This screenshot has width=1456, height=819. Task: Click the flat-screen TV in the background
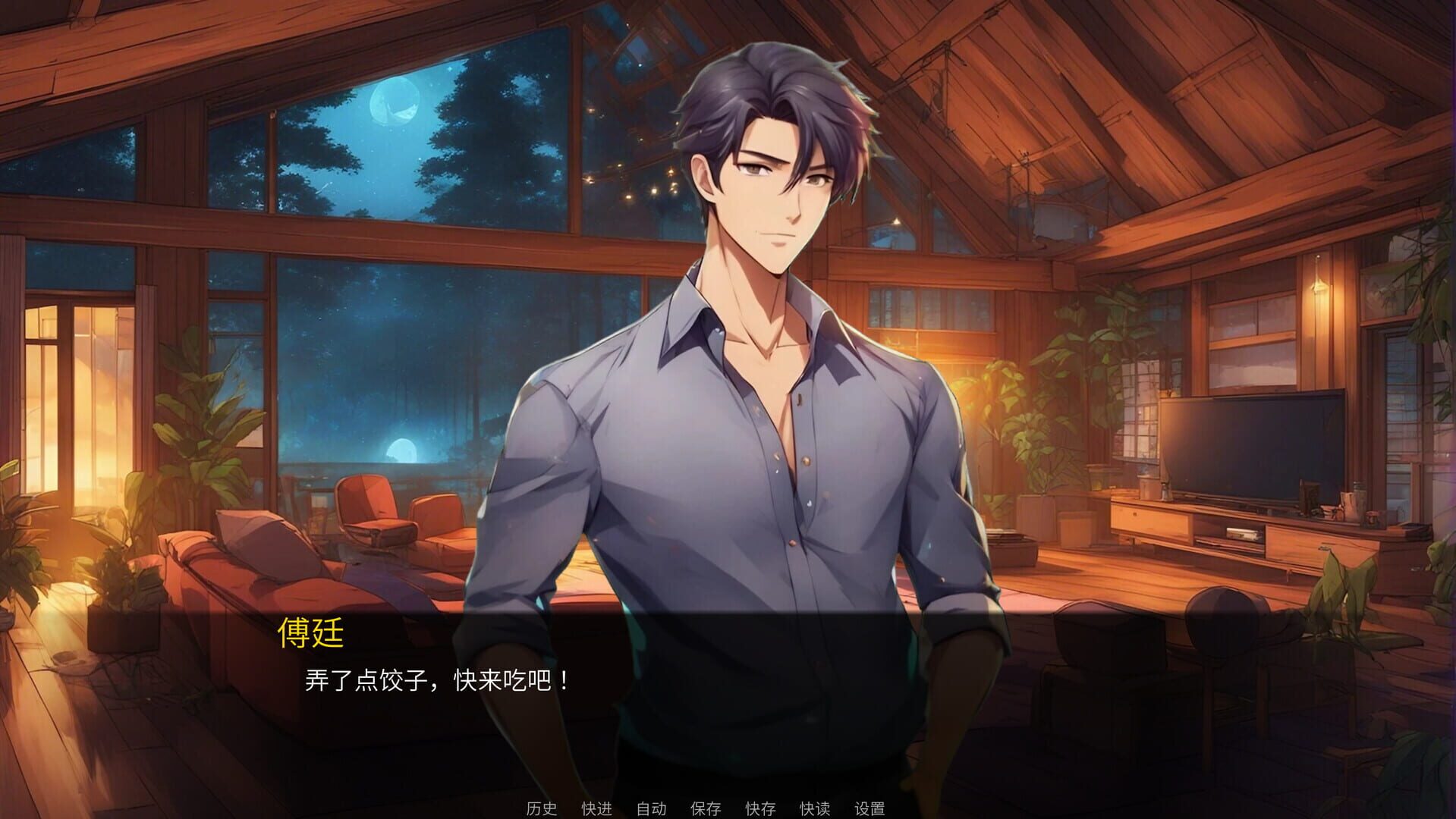point(1252,447)
